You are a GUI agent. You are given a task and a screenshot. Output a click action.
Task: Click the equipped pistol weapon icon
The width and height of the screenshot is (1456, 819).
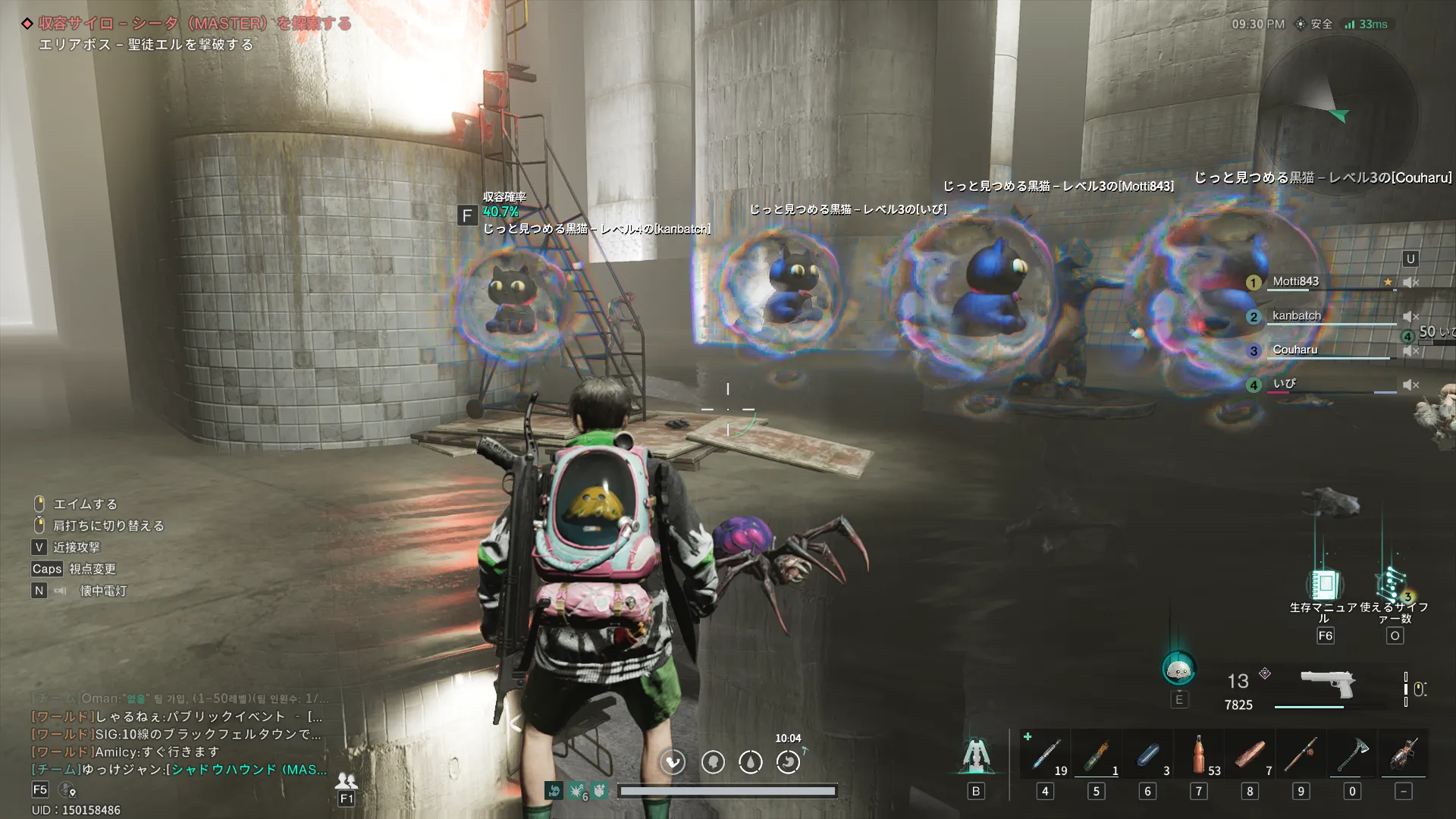click(x=1327, y=684)
